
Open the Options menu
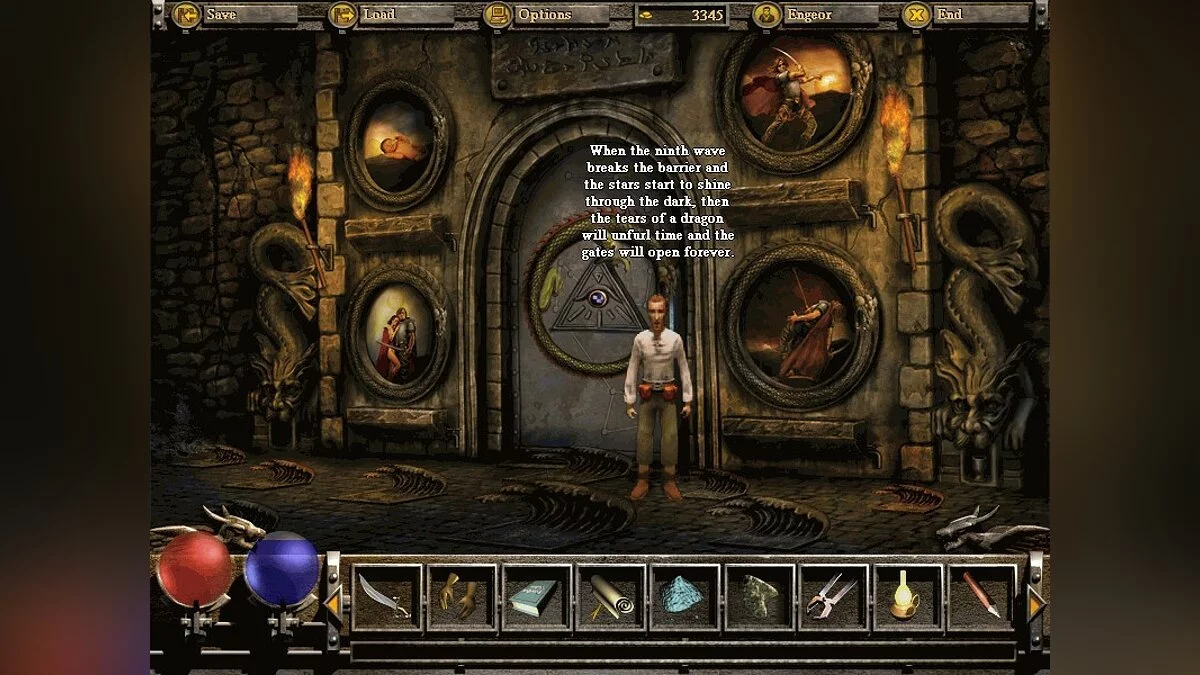point(546,15)
